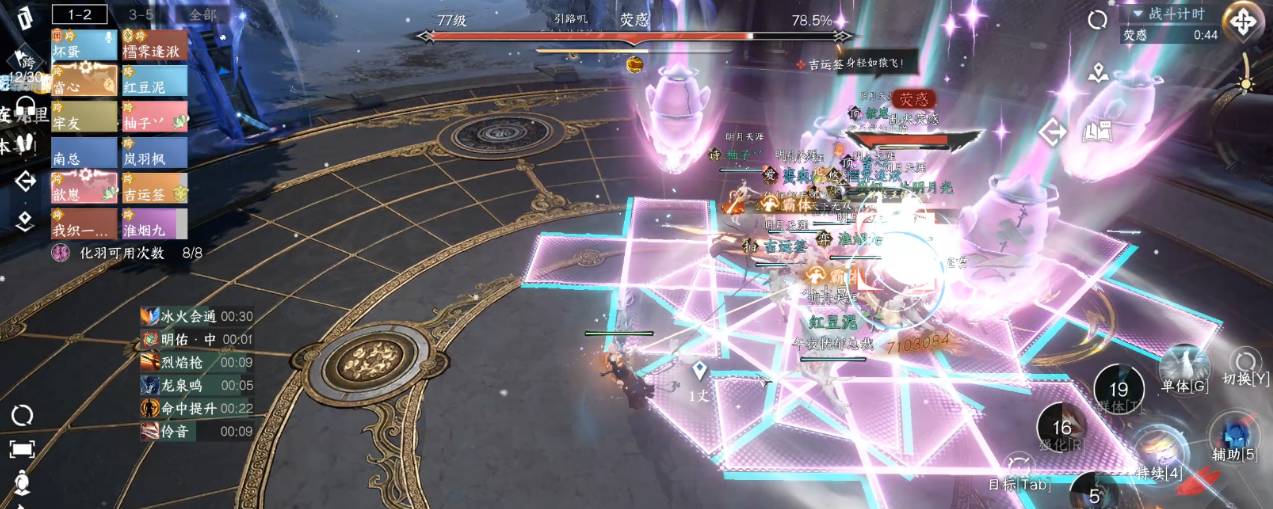Activate the 群体[T] group skill
Viewport: 1273px width, 509px height.
click(x=1119, y=392)
